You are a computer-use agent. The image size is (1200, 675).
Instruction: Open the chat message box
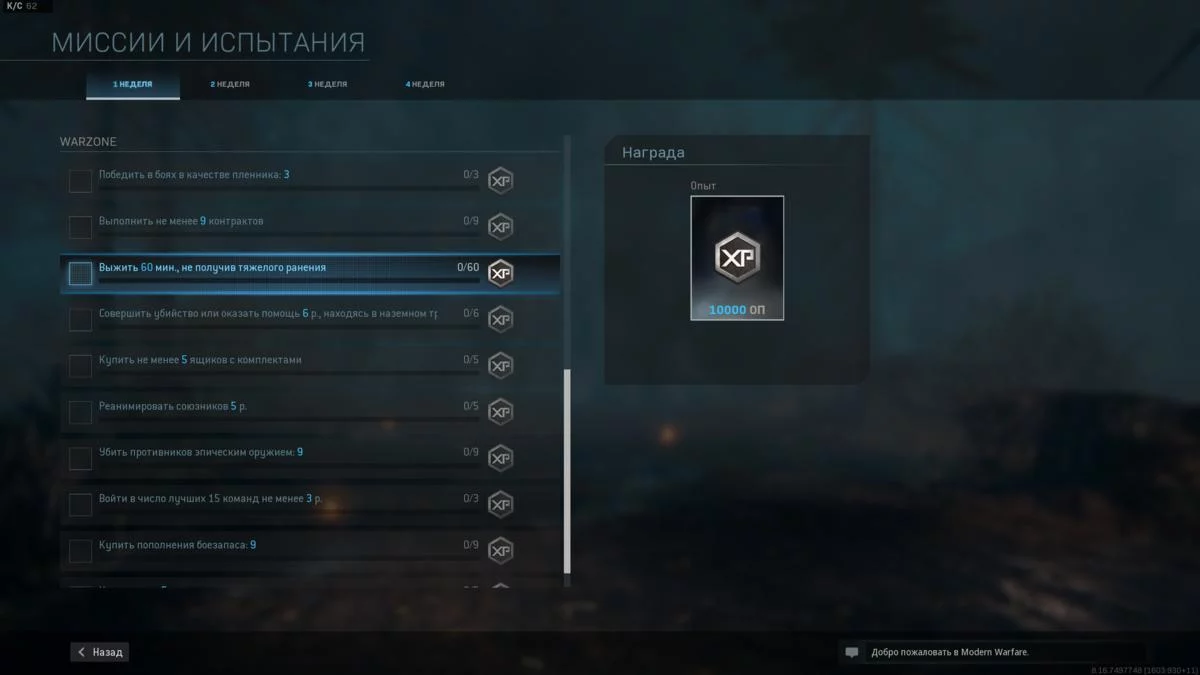point(990,652)
